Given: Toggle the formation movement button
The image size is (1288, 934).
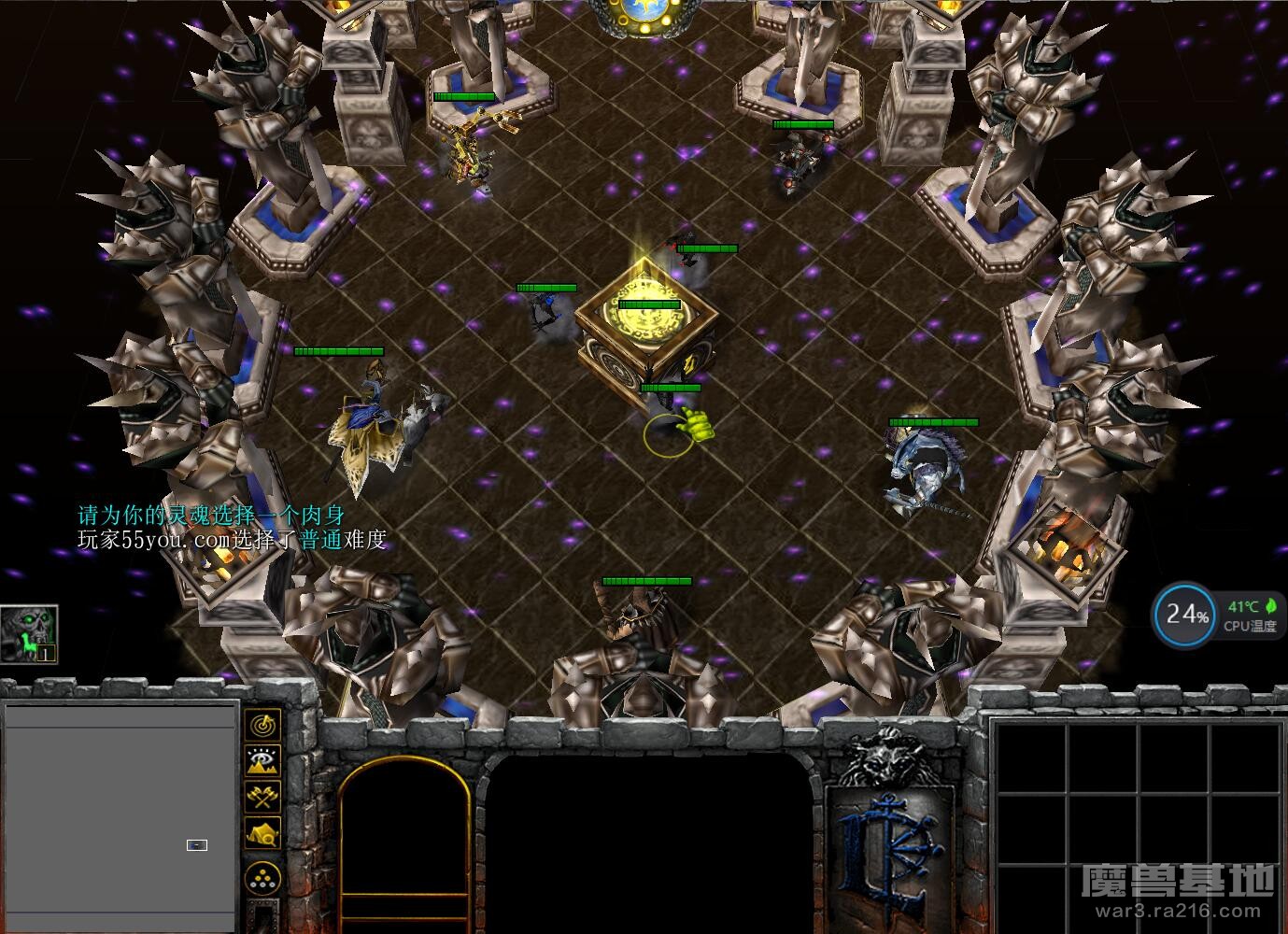Looking at the screenshot, I should pyautogui.click(x=263, y=877).
